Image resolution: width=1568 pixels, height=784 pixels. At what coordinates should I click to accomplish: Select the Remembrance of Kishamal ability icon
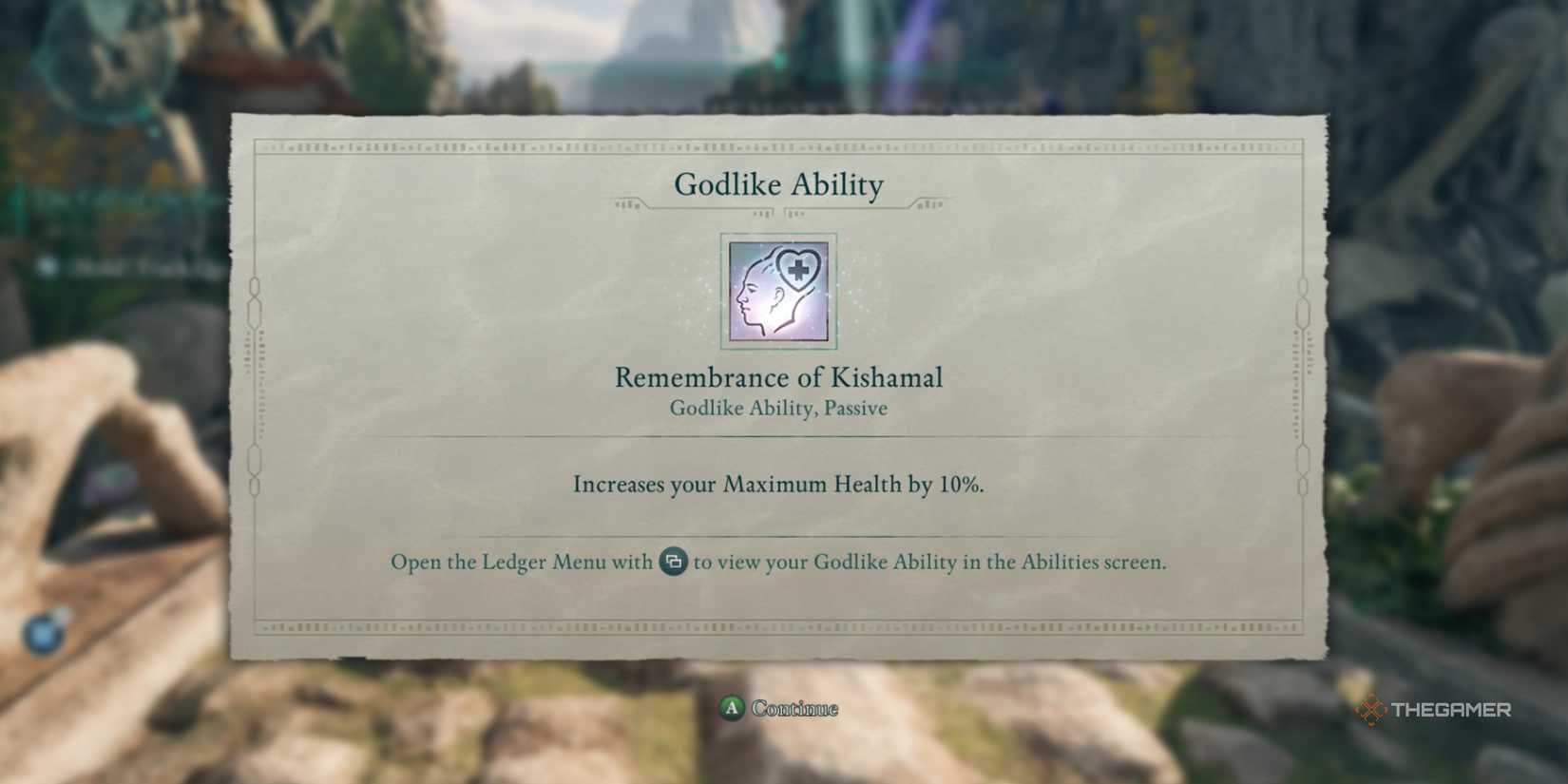pyautogui.click(x=777, y=291)
